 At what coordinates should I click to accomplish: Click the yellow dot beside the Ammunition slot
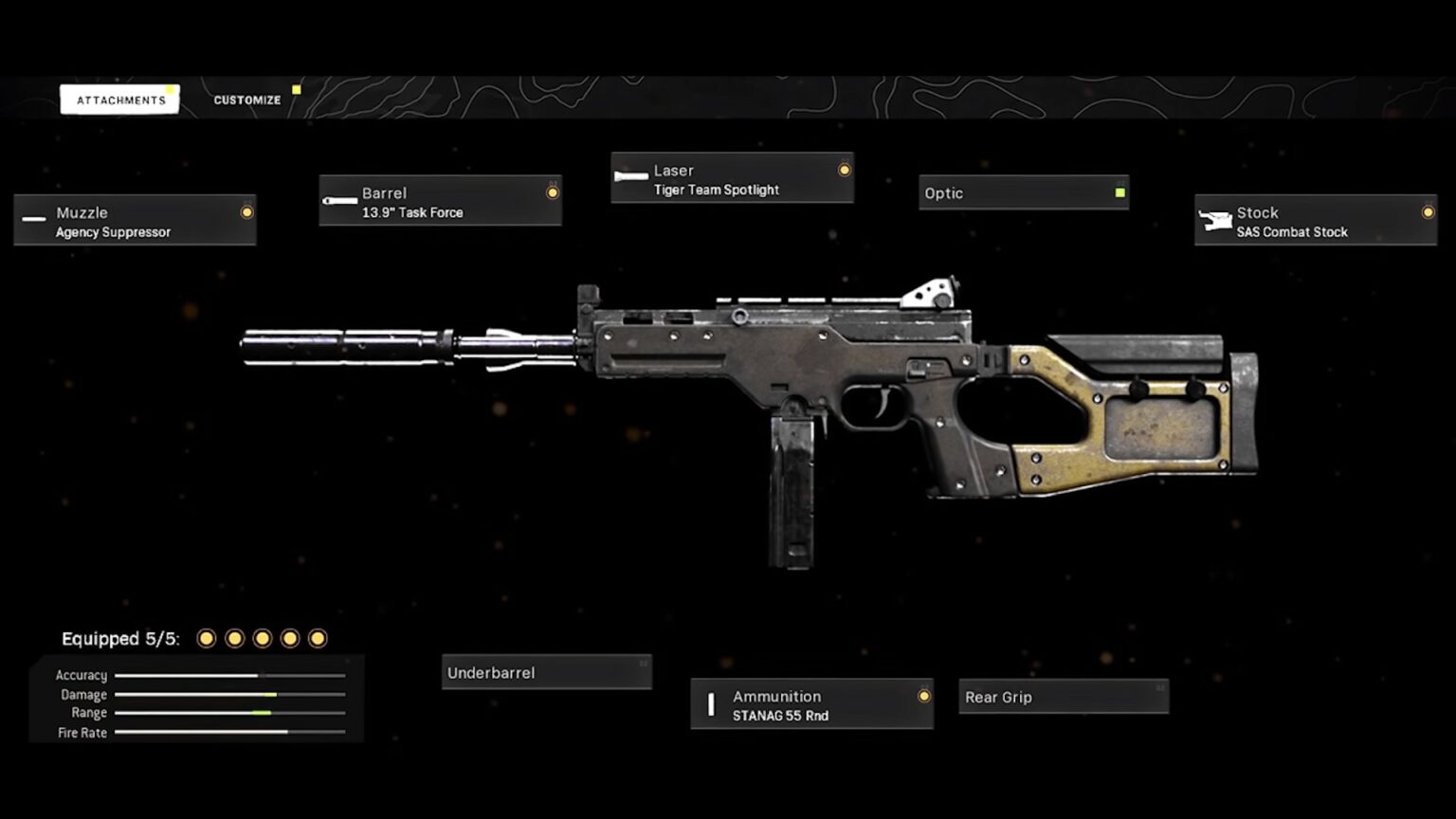point(924,696)
